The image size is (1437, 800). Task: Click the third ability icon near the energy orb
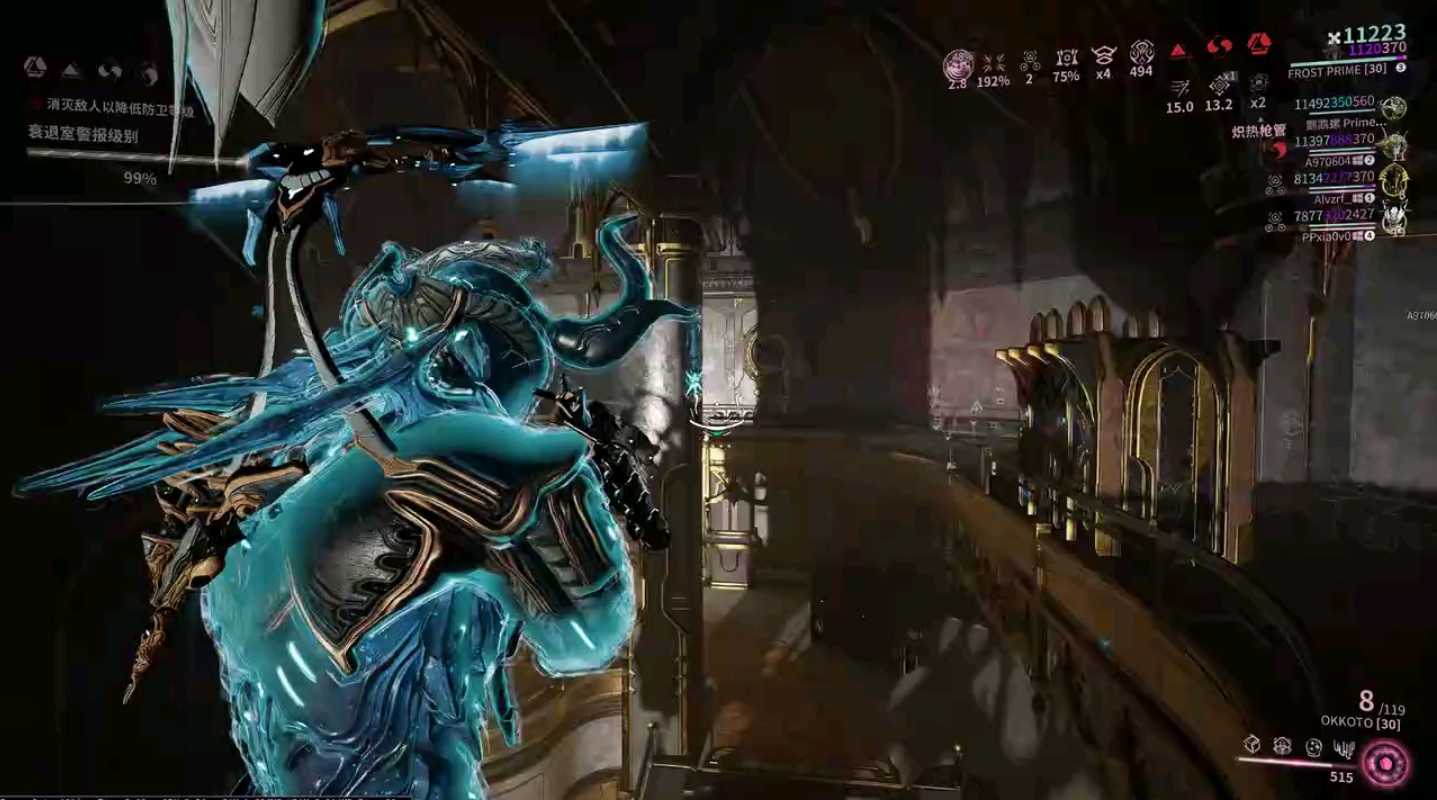(1314, 747)
